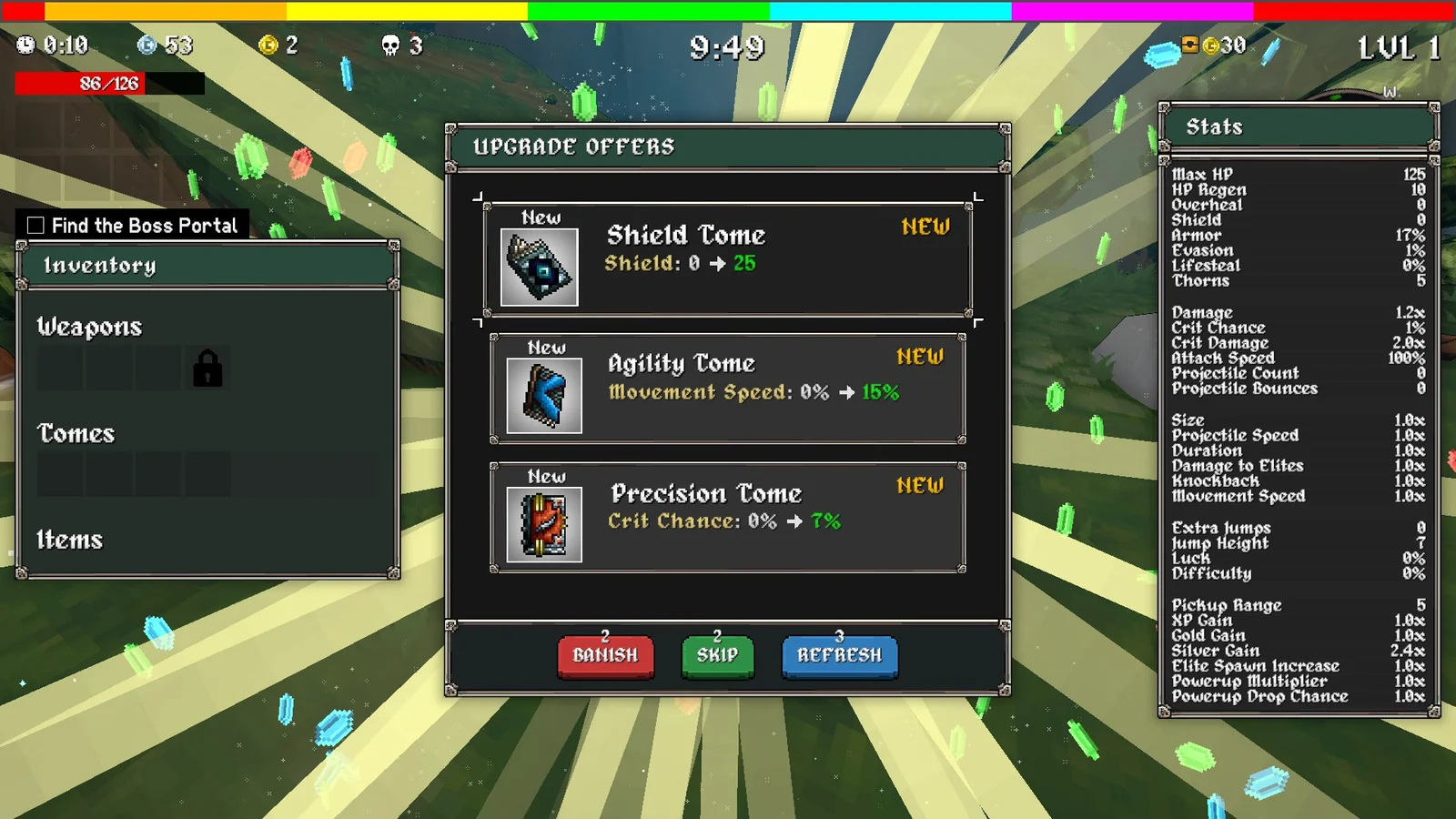Image resolution: width=1456 pixels, height=819 pixels.
Task: Click the Agility Tome book icon
Action: (x=544, y=396)
